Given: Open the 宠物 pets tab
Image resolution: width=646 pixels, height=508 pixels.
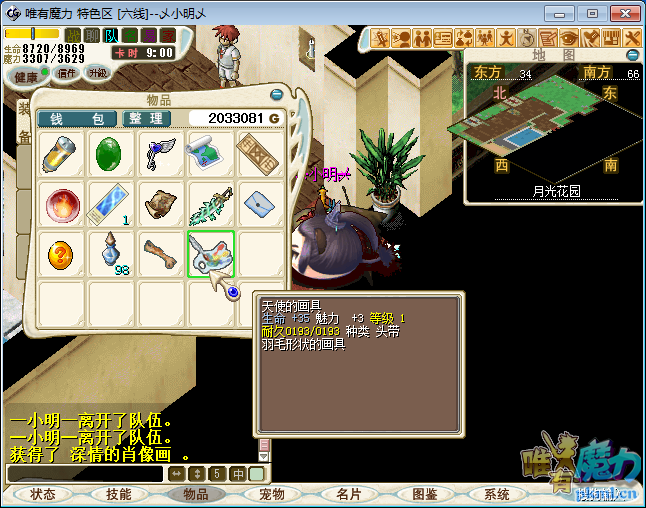Looking at the screenshot, I should coord(272,494).
